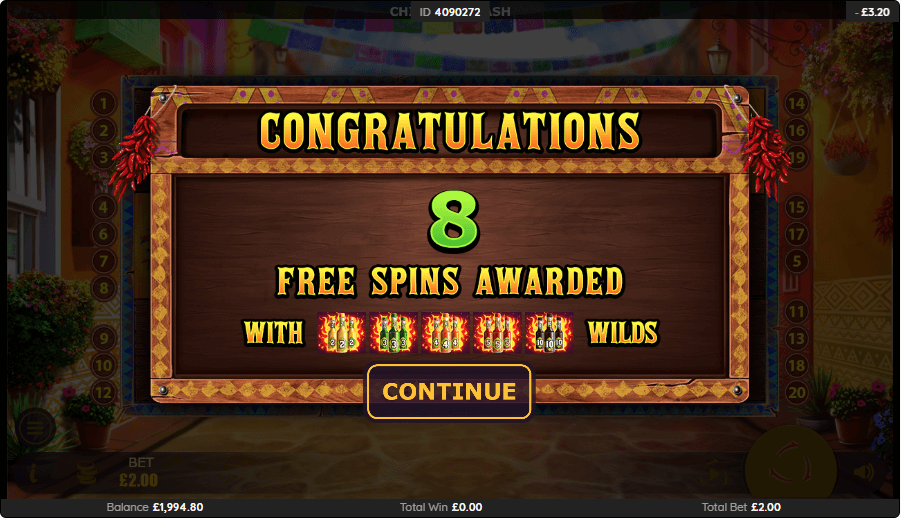Open the BET £2.00 selector
The image size is (901, 518).
139,472
